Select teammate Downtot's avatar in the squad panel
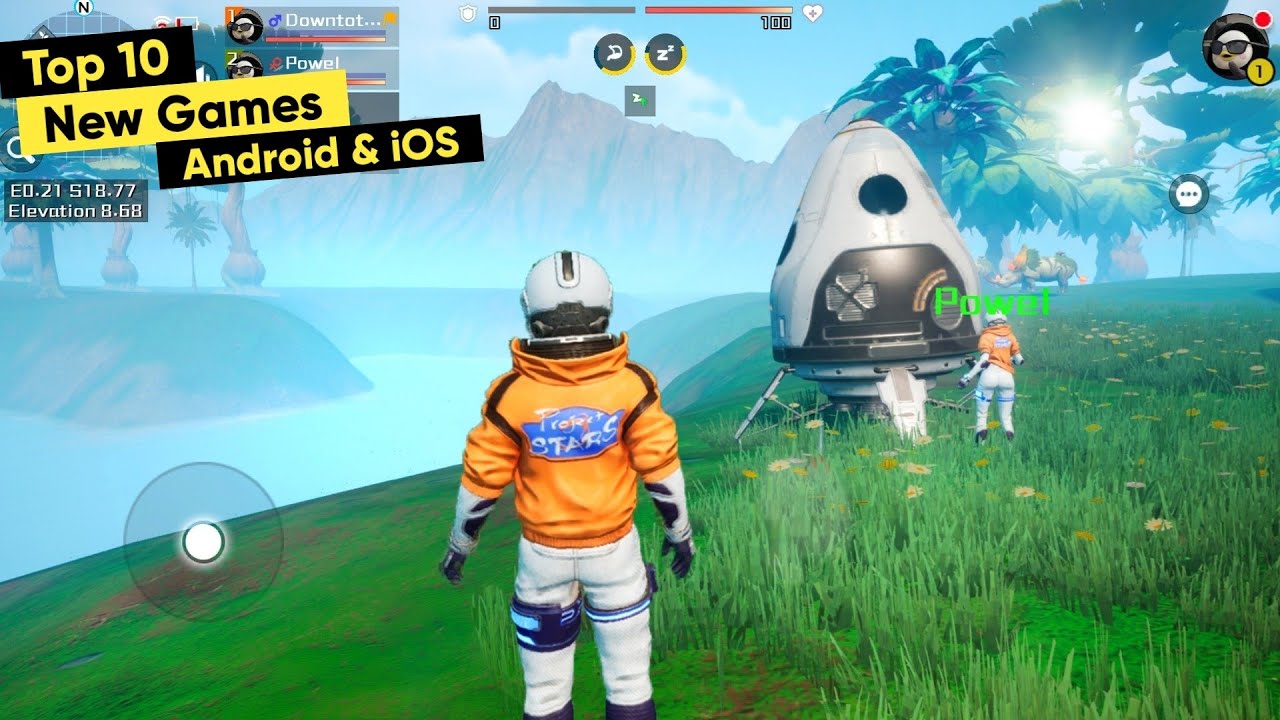This screenshot has height=720, width=1280. tap(245, 25)
